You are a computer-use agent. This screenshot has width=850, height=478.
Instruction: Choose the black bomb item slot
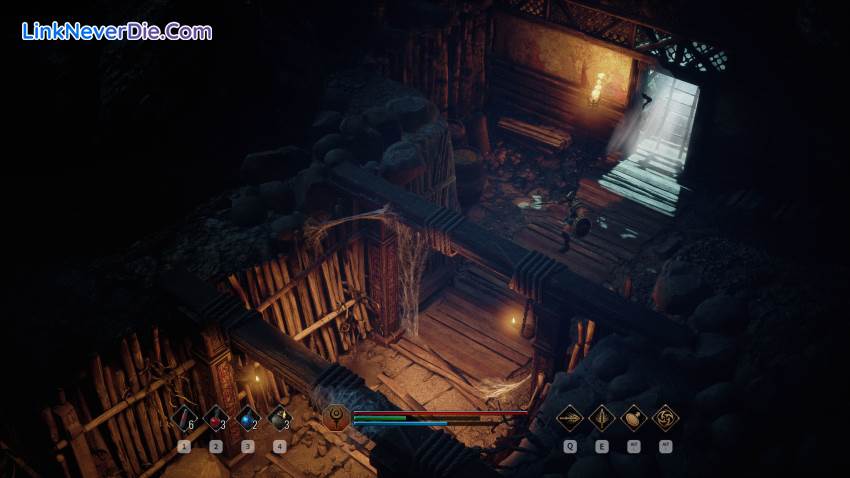[280, 418]
